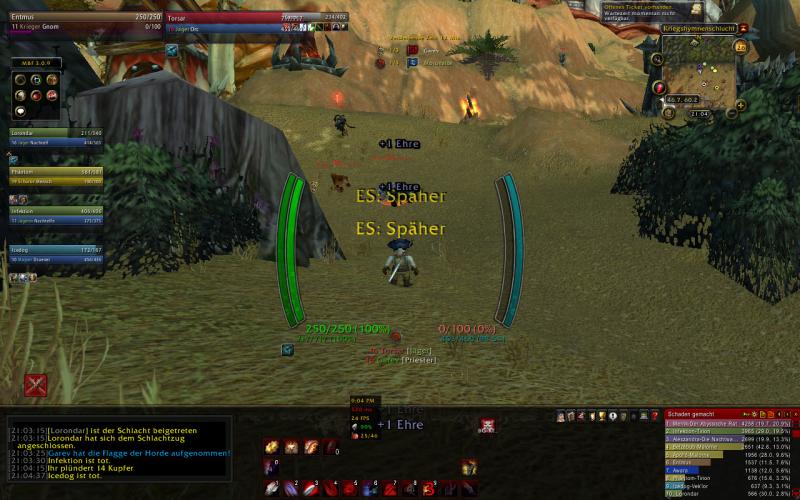Open the red battleground flag minimap button
The height and width of the screenshot is (500, 800).
pos(660,88)
